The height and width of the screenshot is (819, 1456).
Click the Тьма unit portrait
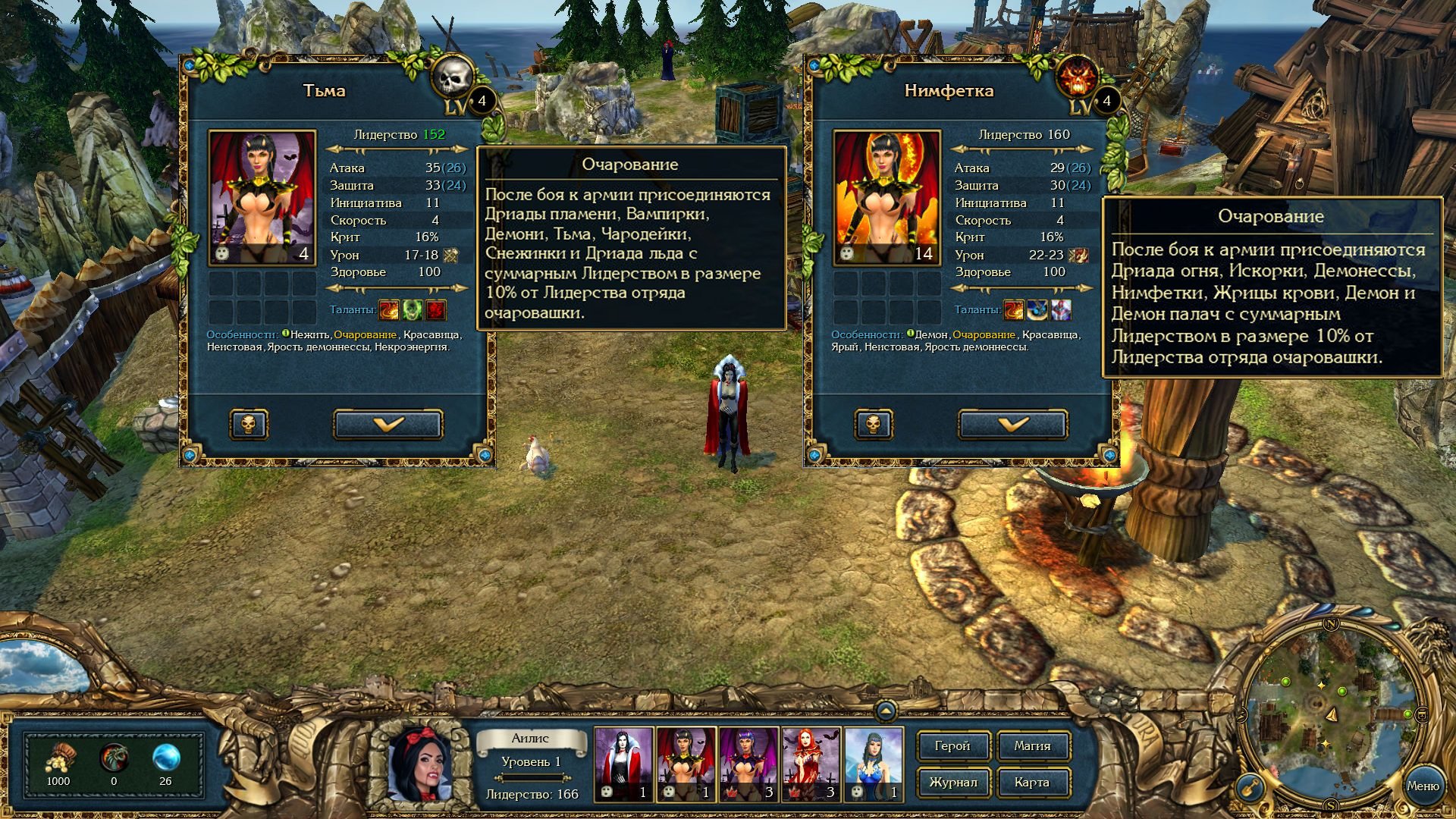[262, 198]
